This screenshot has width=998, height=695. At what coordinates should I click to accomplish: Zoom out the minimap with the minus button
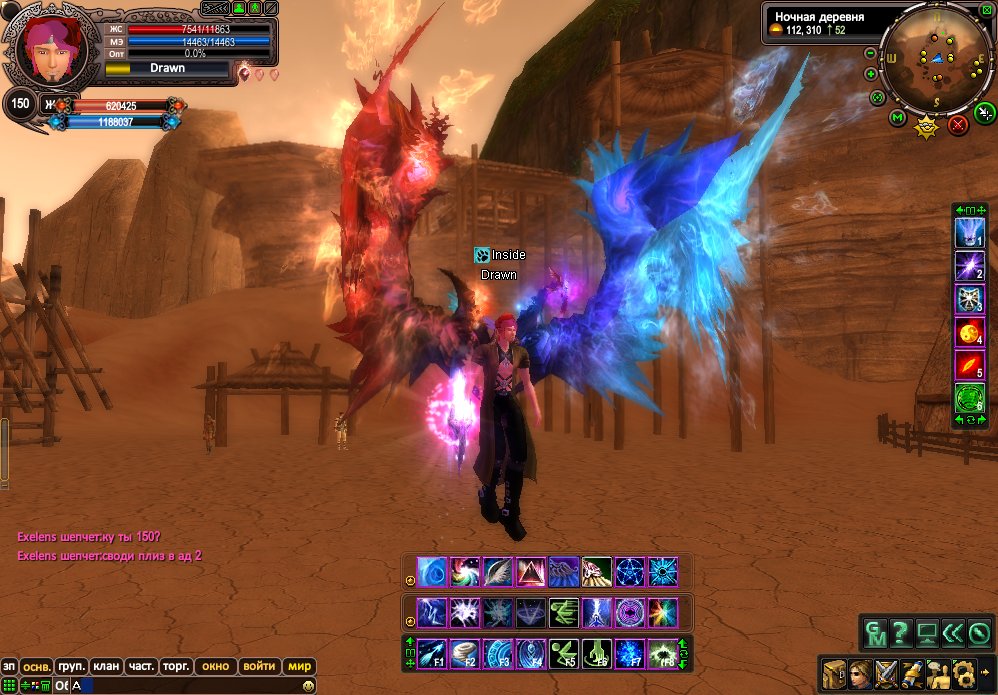pos(870,53)
